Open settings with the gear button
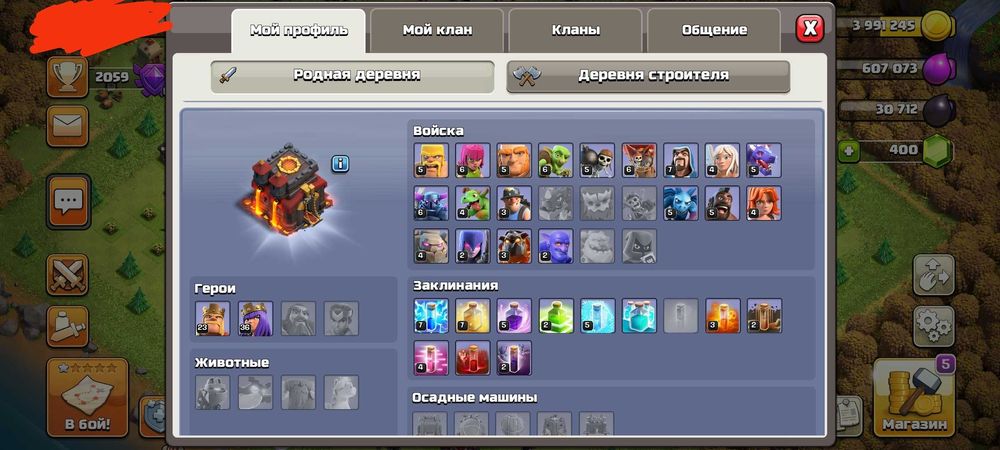The height and width of the screenshot is (450, 1000). [x=933, y=325]
